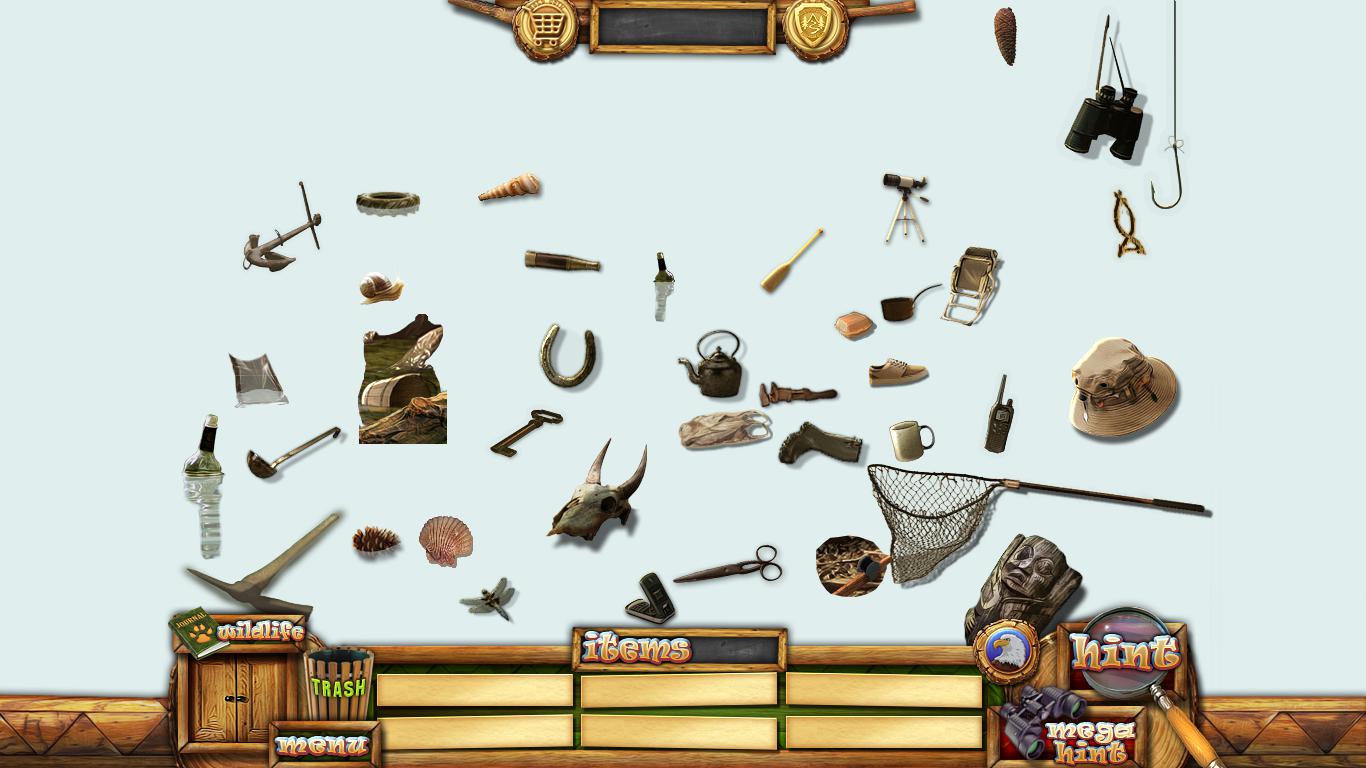Open the shop with the cart button
The image size is (1366, 768).
pyautogui.click(x=546, y=27)
